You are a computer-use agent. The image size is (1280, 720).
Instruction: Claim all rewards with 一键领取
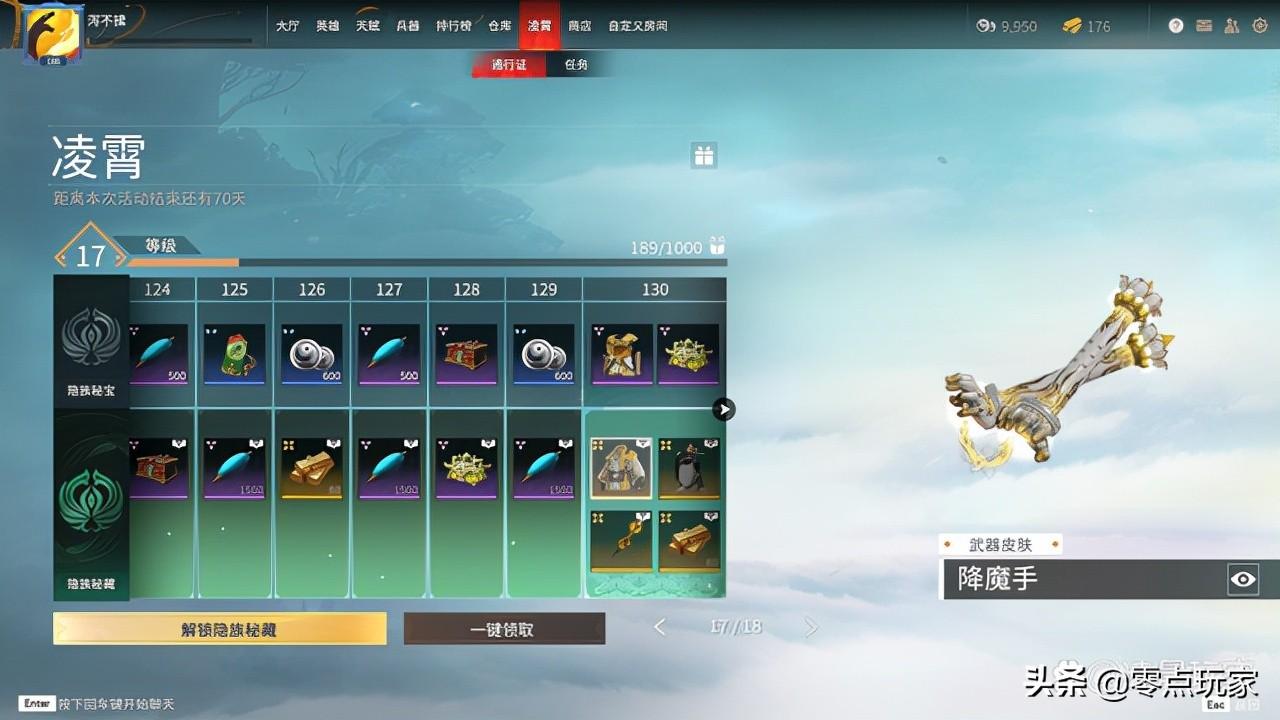pyautogui.click(x=504, y=629)
